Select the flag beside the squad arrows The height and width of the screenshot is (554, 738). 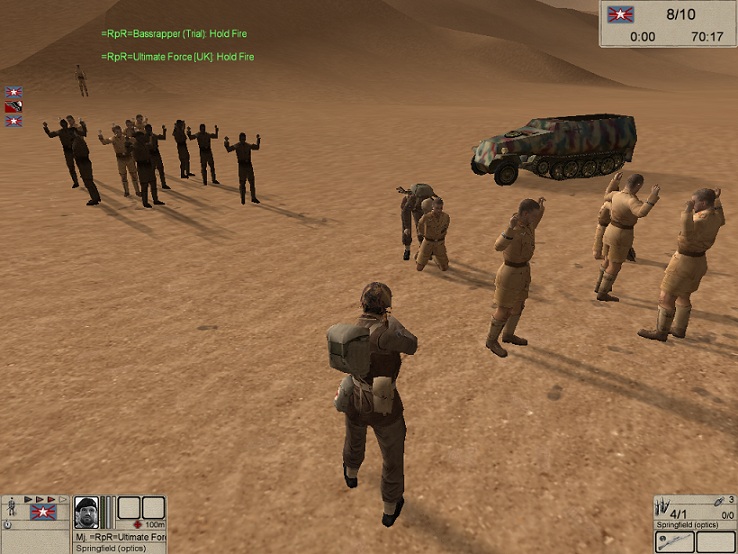42,511
